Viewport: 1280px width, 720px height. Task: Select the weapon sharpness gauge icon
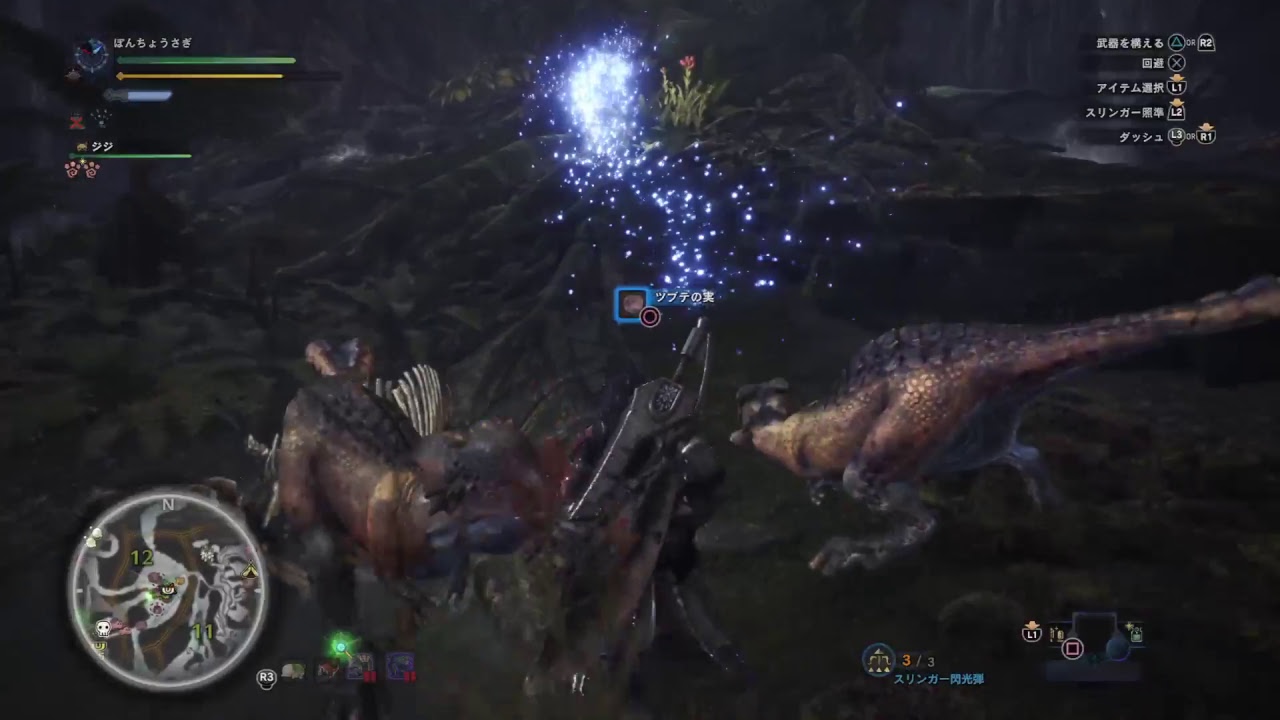(x=141, y=95)
